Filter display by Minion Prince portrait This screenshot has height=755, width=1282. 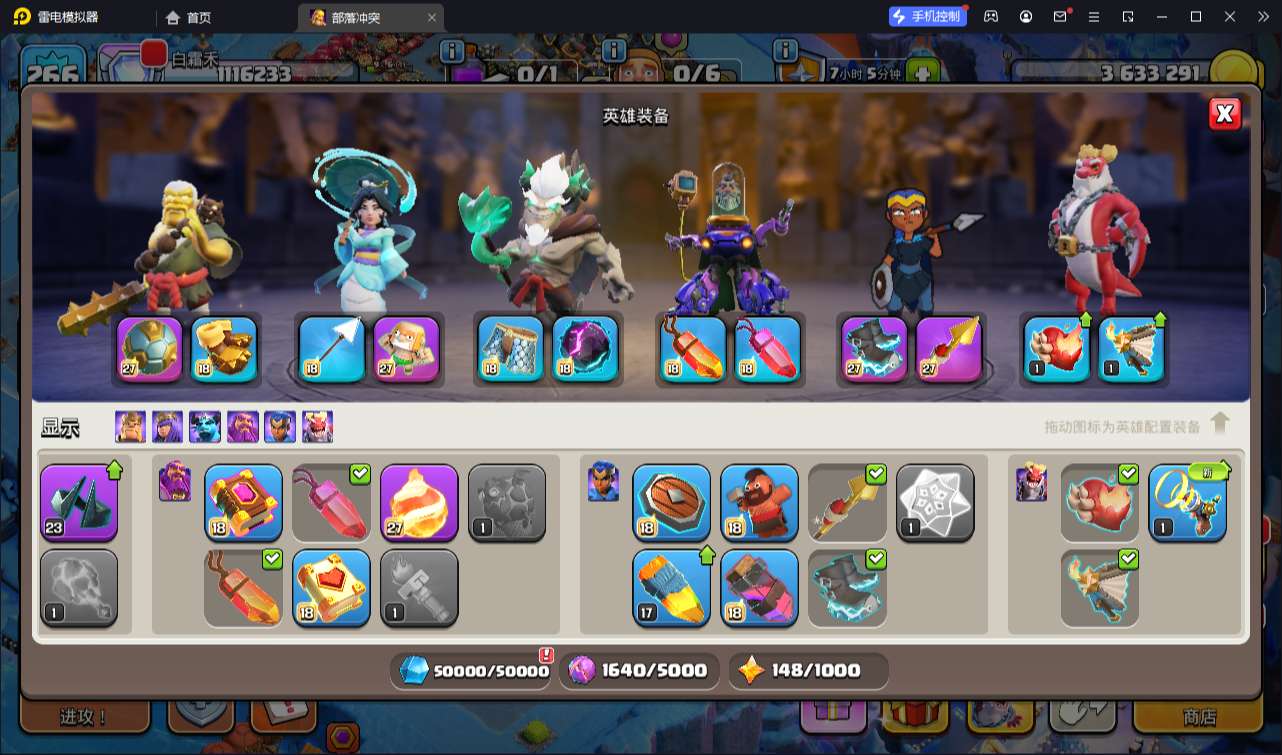pyautogui.click(x=205, y=427)
